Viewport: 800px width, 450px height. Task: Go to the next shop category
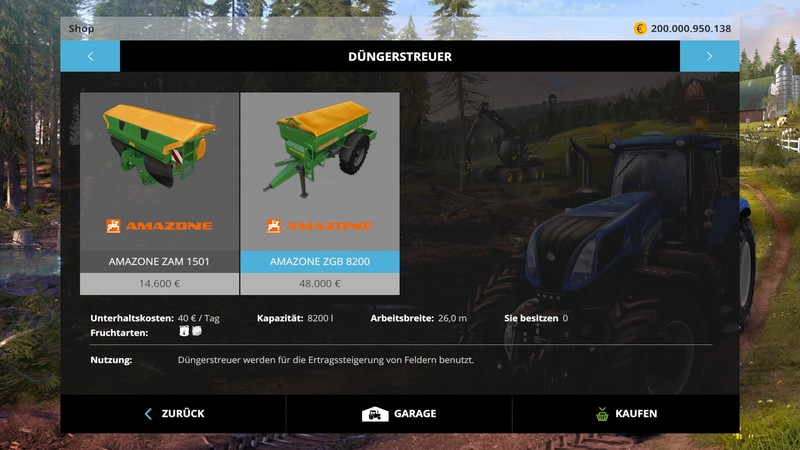pos(709,56)
